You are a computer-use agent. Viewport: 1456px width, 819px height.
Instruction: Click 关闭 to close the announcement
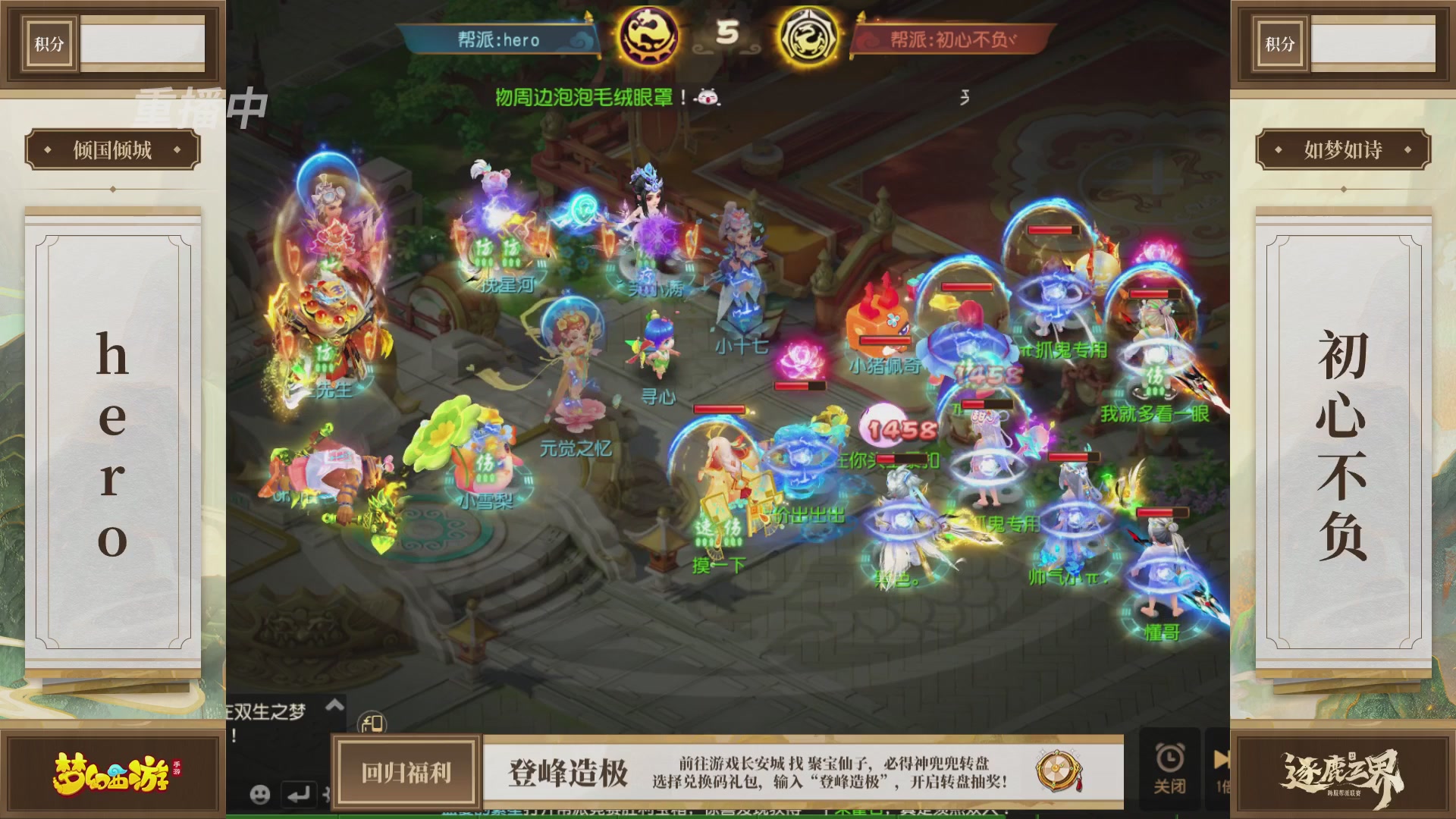[1170, 784]
